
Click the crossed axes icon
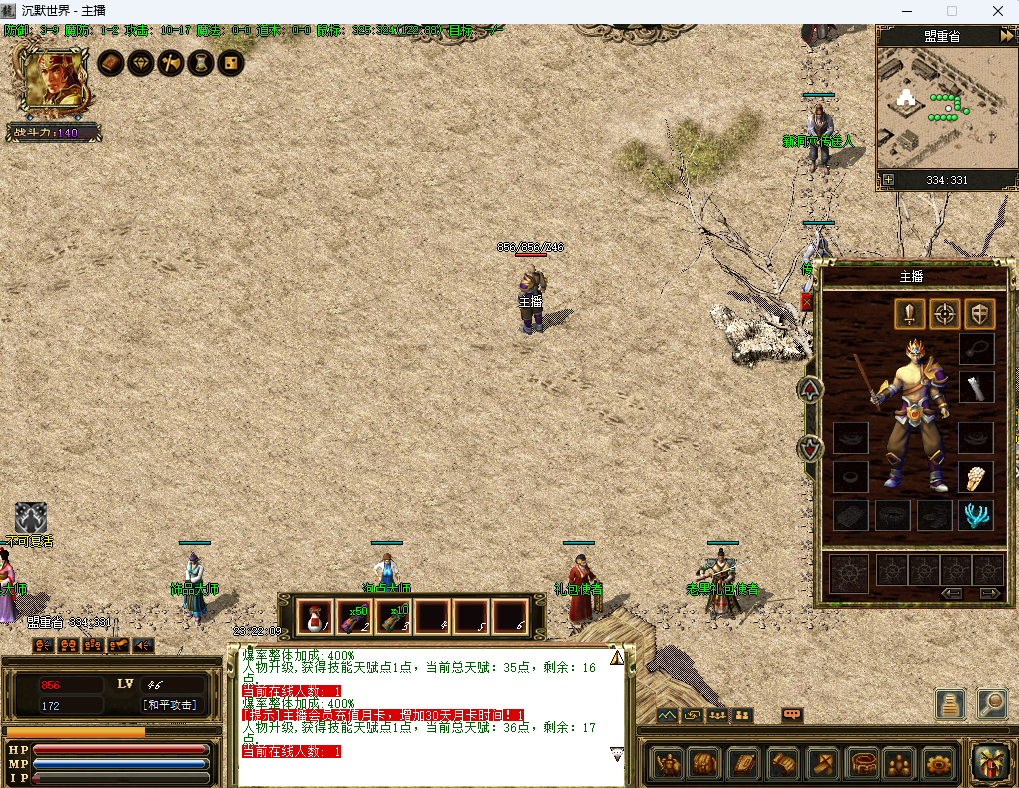click(x=171, y=63)
